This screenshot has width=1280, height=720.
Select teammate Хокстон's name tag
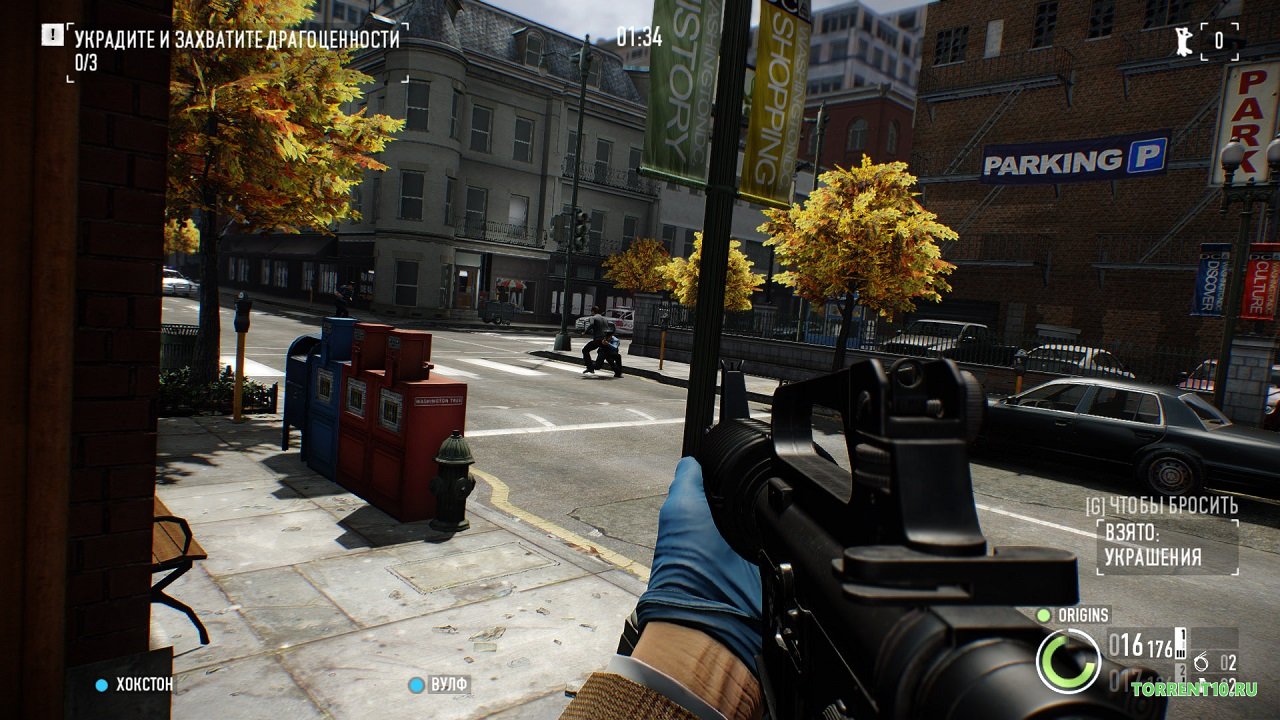pos(143,685)
